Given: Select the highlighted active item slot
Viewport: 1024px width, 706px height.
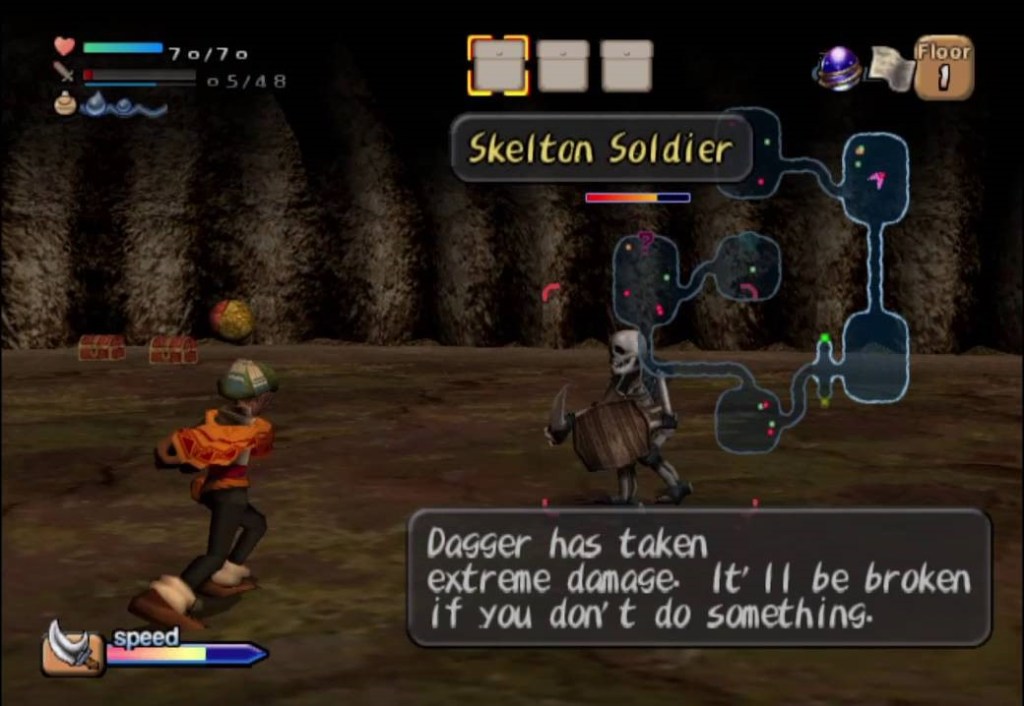Looking at the screenshot, I should [498, 66].
